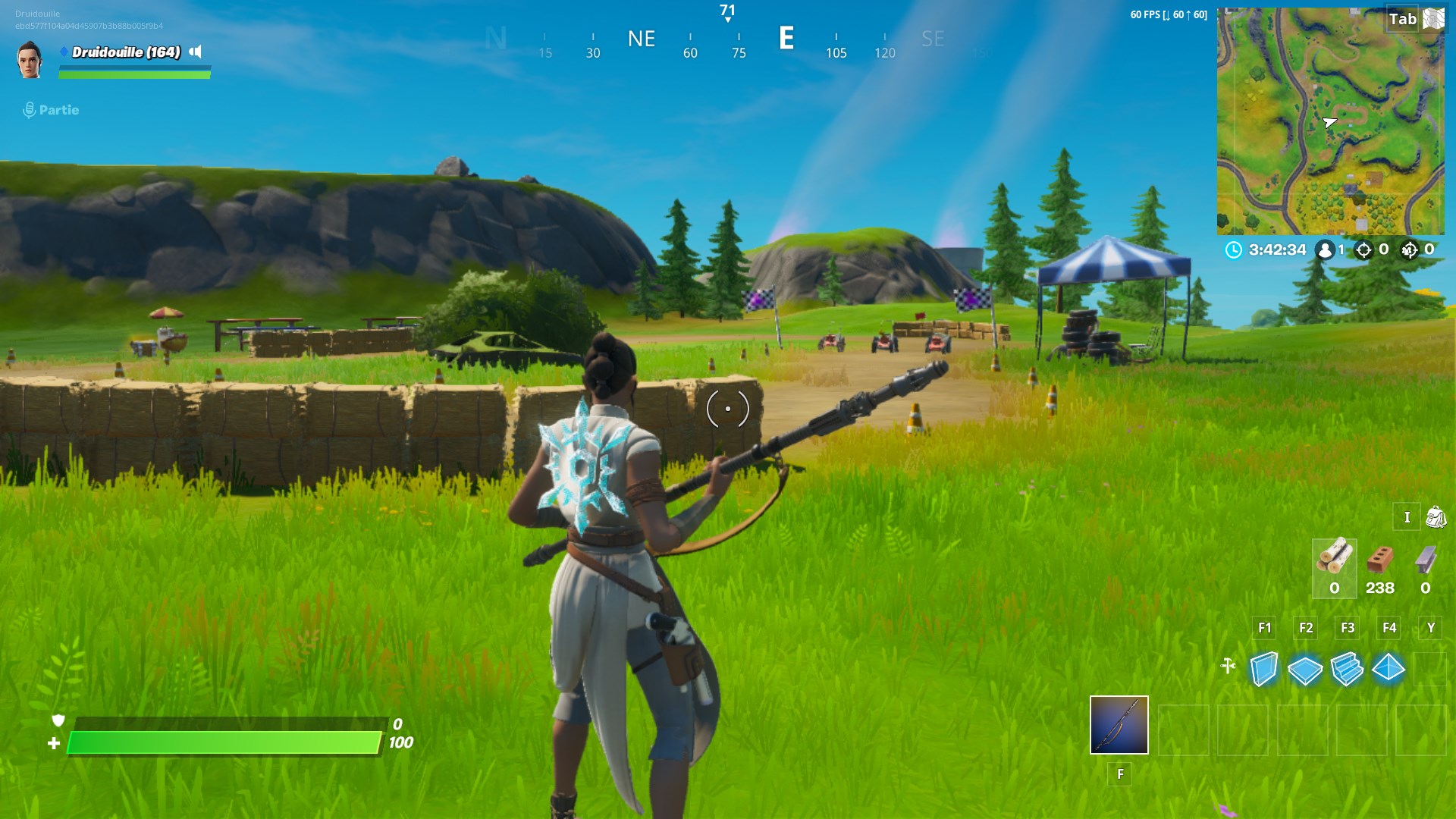The height and width of the screenshot is (819, 1456).
Task: Select the bow weapon slot
Action: tap(1119, 725)
